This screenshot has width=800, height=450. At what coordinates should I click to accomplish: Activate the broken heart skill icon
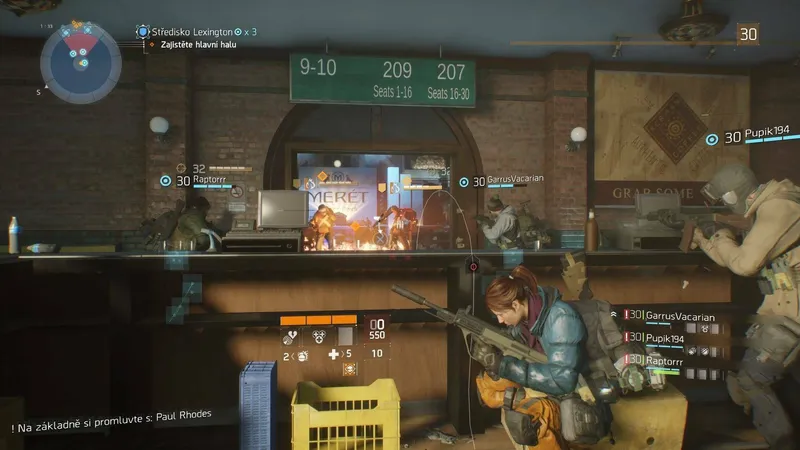click(292, 337)
